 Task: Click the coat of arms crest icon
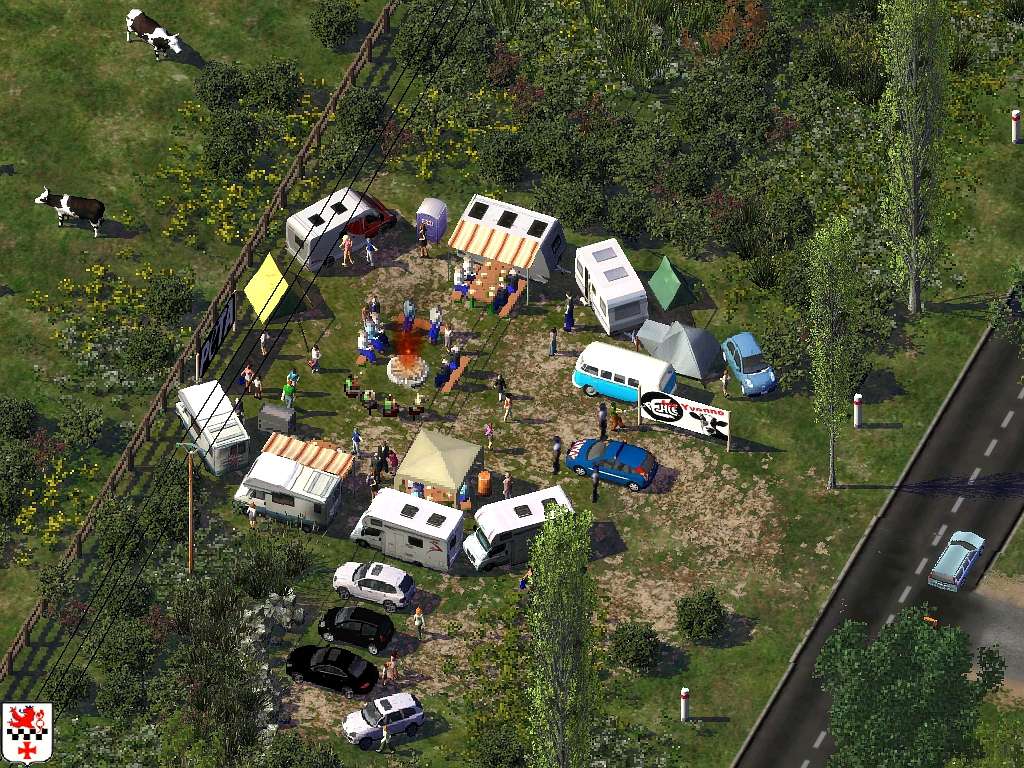click(27, 733)
